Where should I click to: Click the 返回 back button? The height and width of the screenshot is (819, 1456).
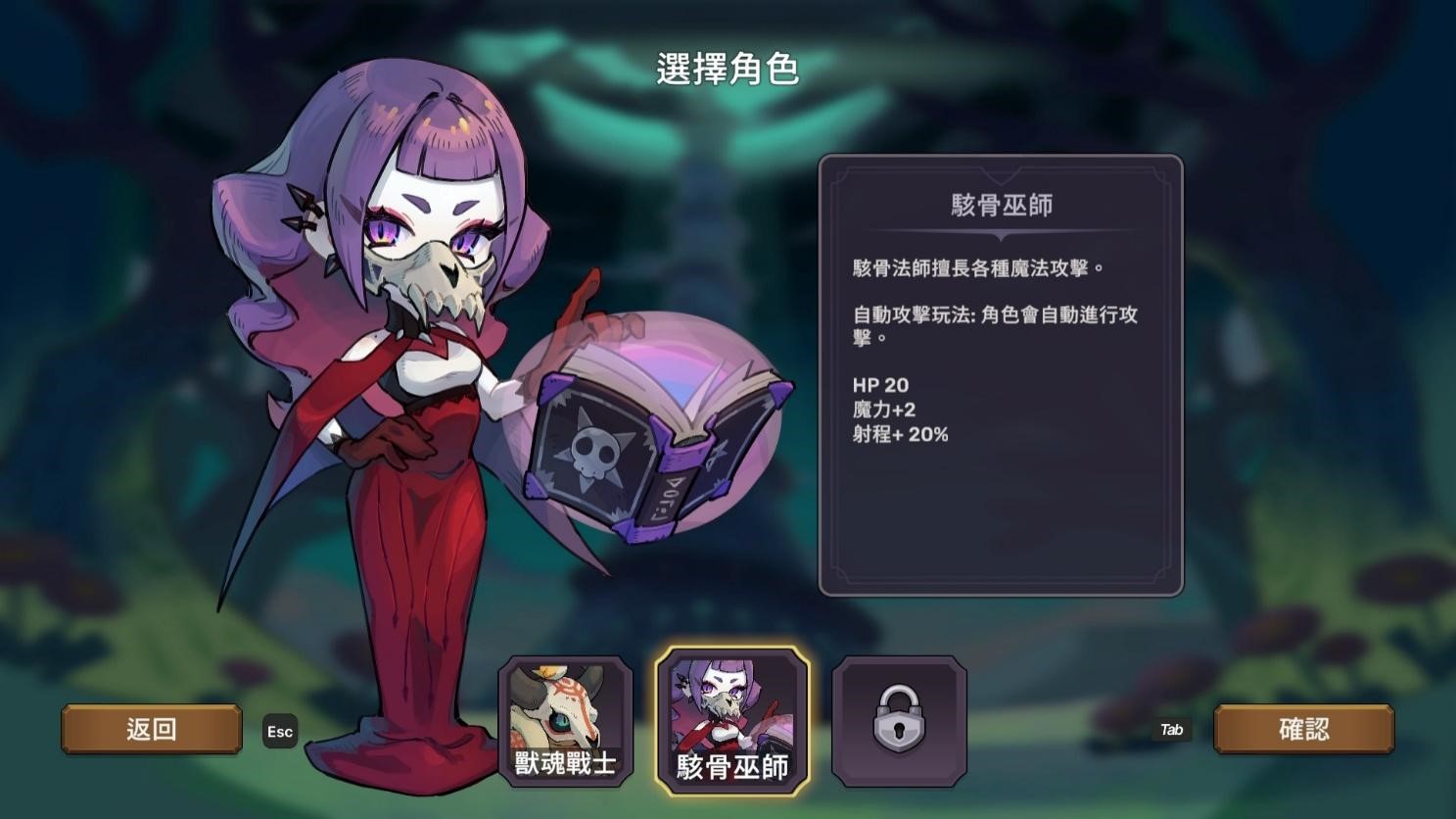152,728
